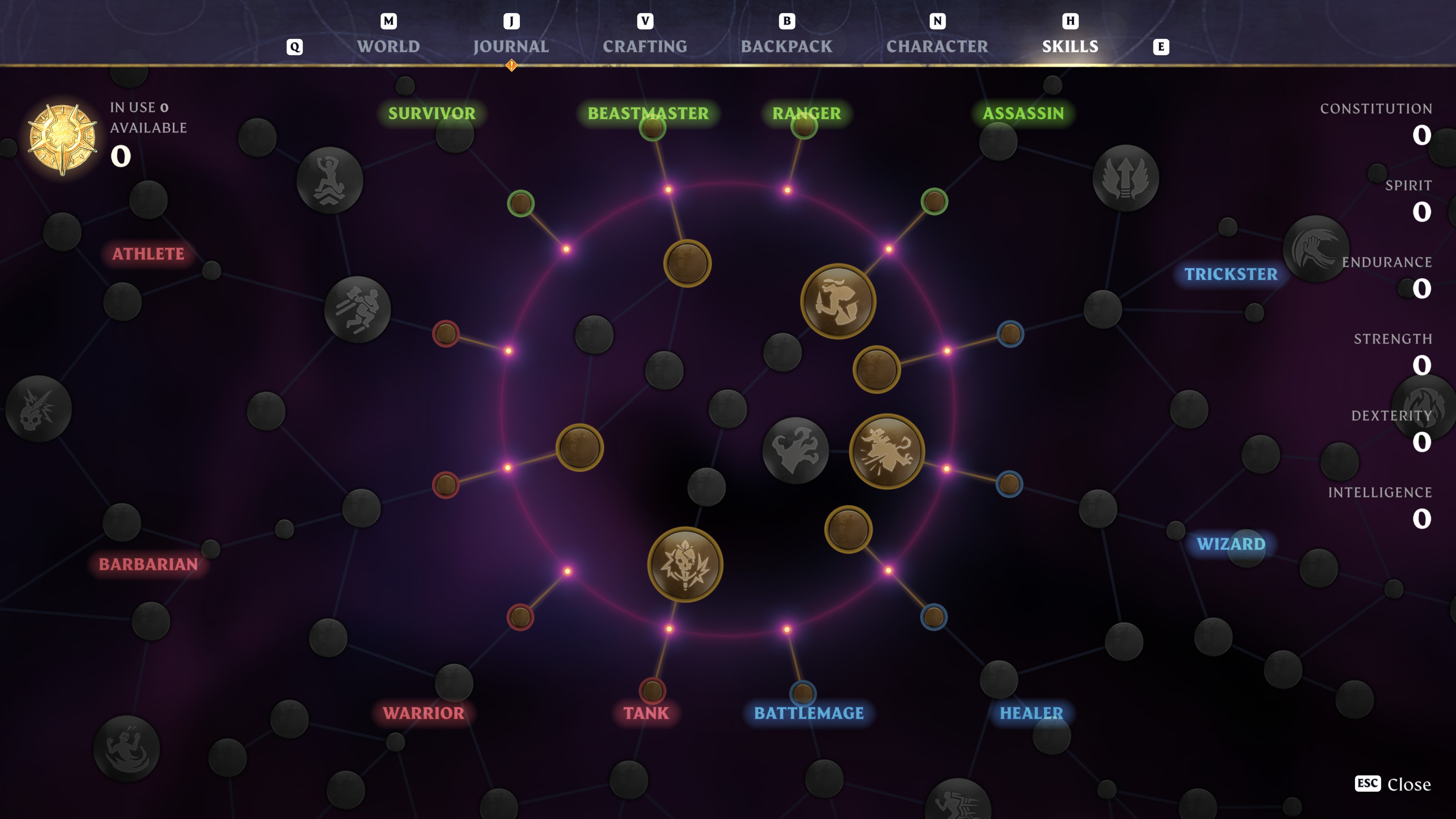Open the Journal tab
The height and width of the screenshot is (819, 1456).
[x=510, y=46]
